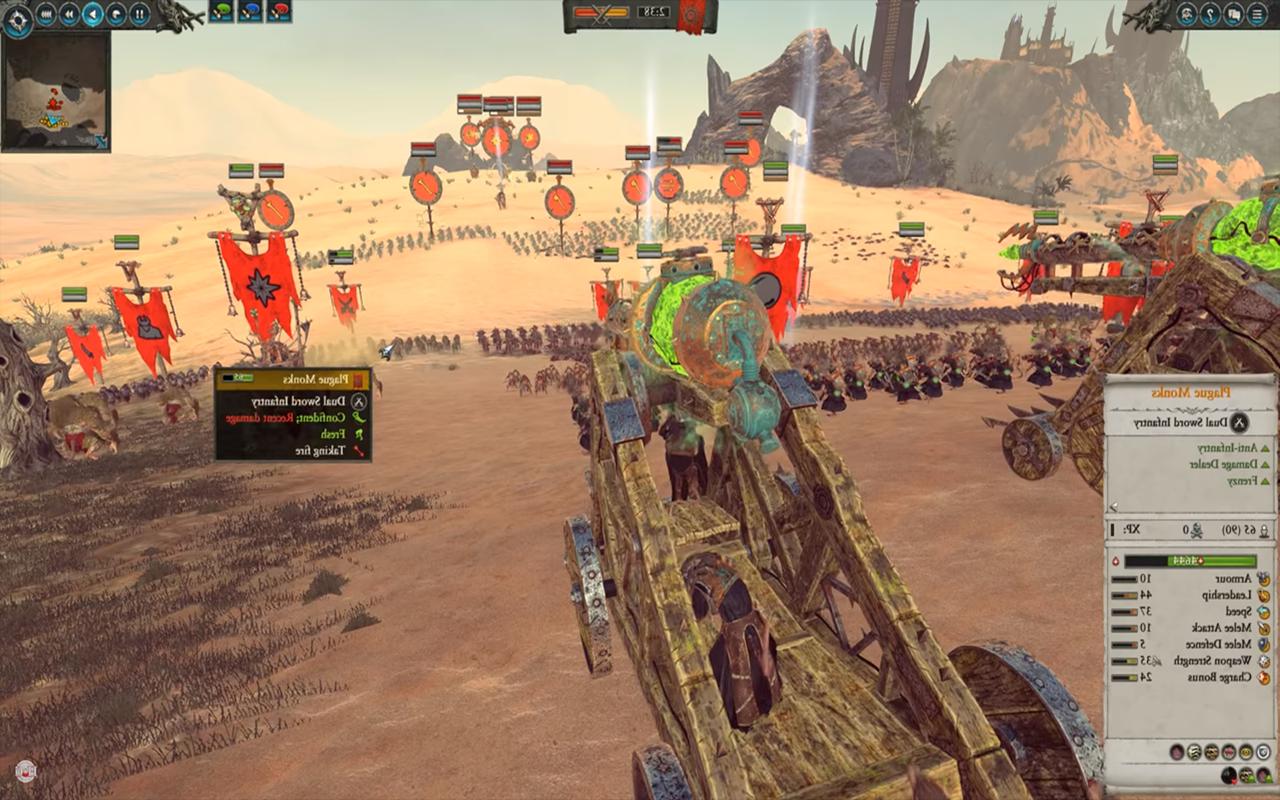Viewport: 1280px width, 800px height.
Task: Click the play button to resume battle
Action: click(92, 13)
